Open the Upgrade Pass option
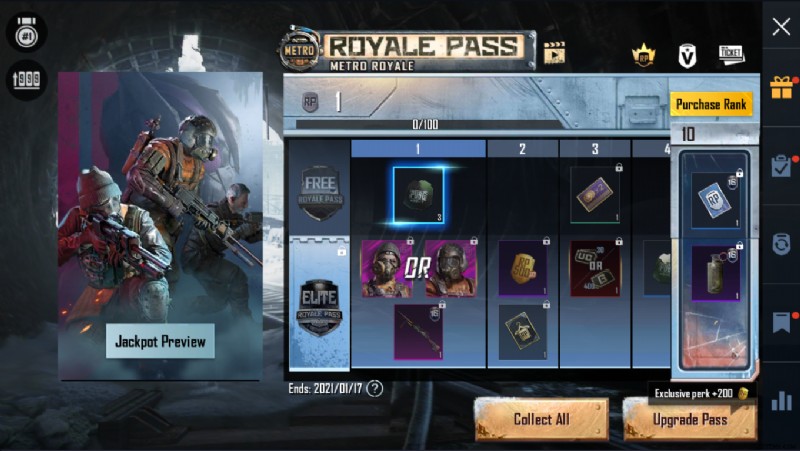Viewport: 800px width, 451px height. tap(689, 419)
